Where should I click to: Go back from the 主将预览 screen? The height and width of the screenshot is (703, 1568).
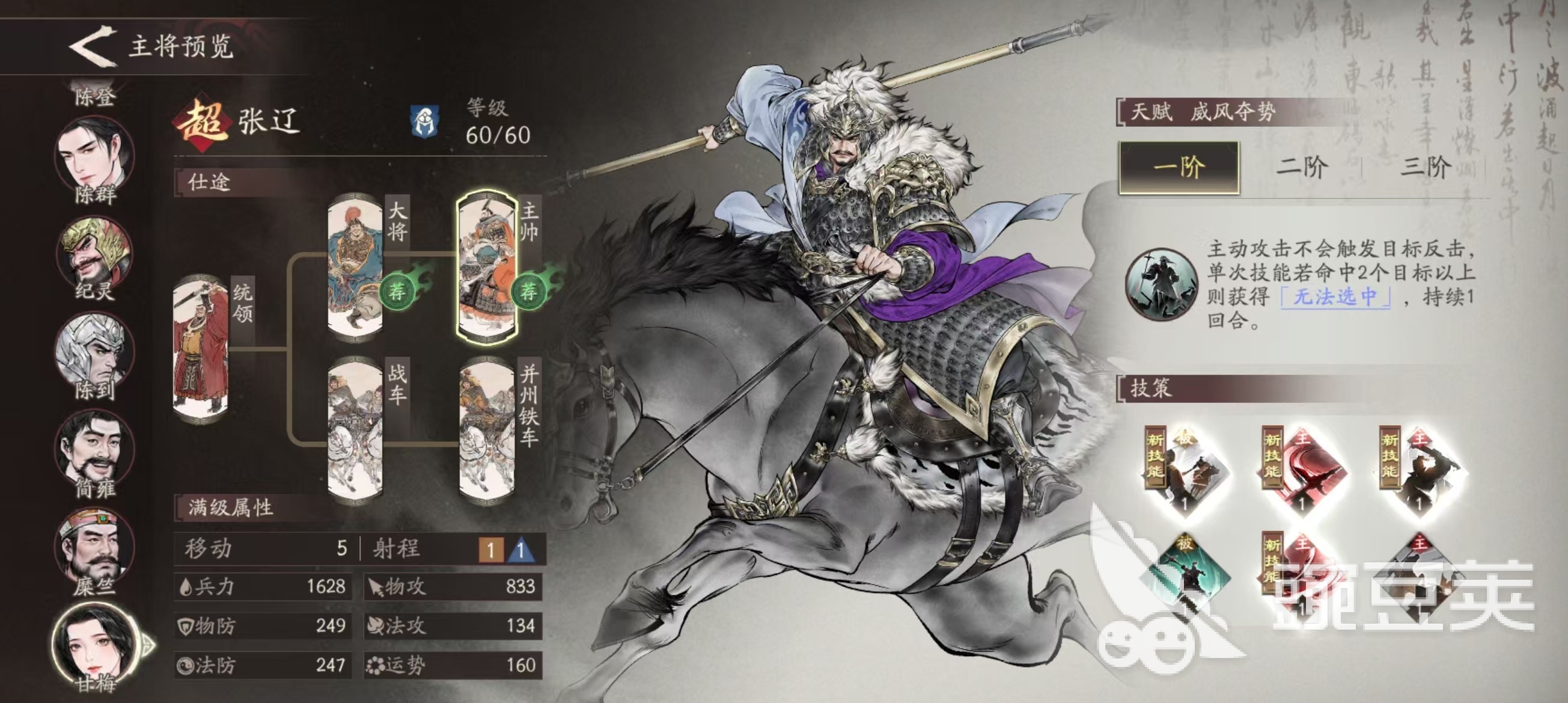point(93,46)
